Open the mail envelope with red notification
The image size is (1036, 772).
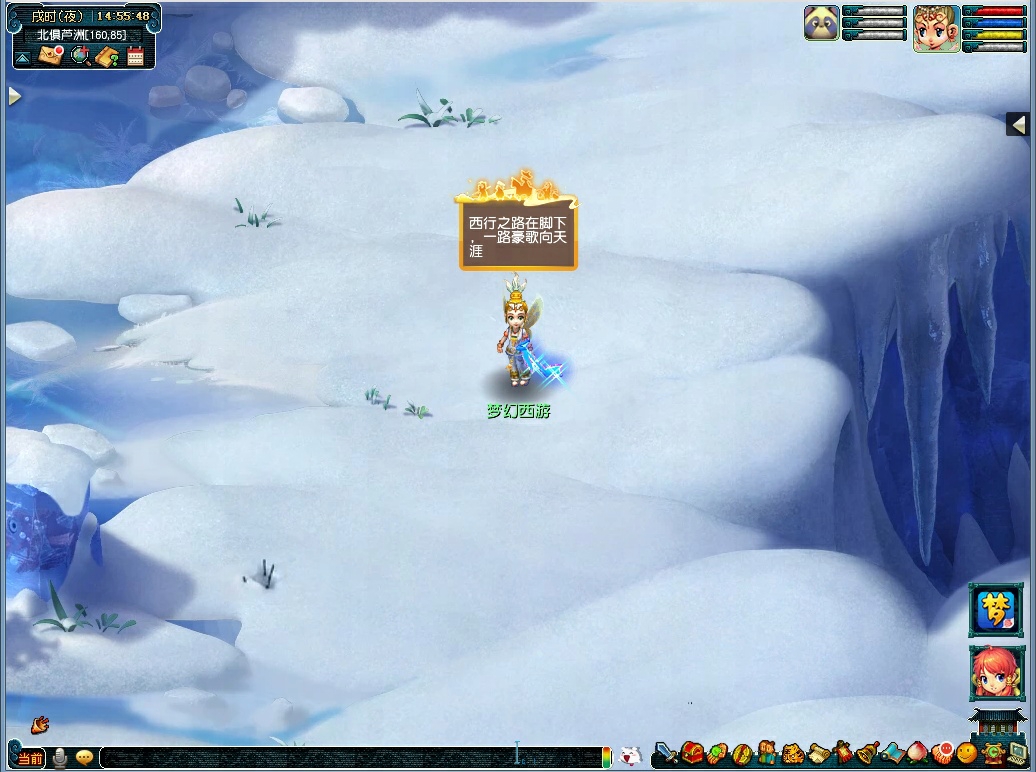(50, 56)
